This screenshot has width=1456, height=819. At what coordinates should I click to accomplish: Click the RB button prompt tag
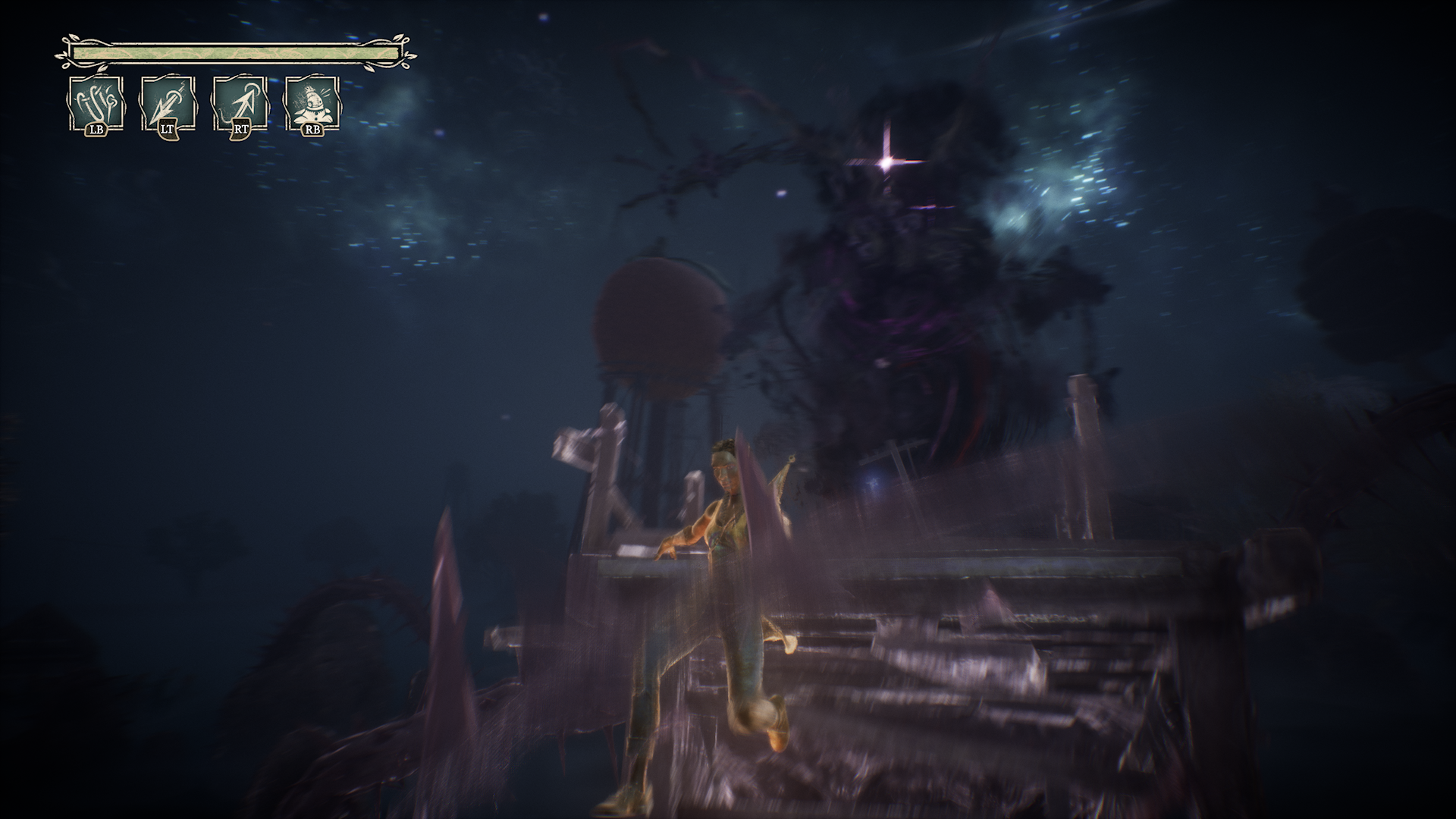click(312, 130)
